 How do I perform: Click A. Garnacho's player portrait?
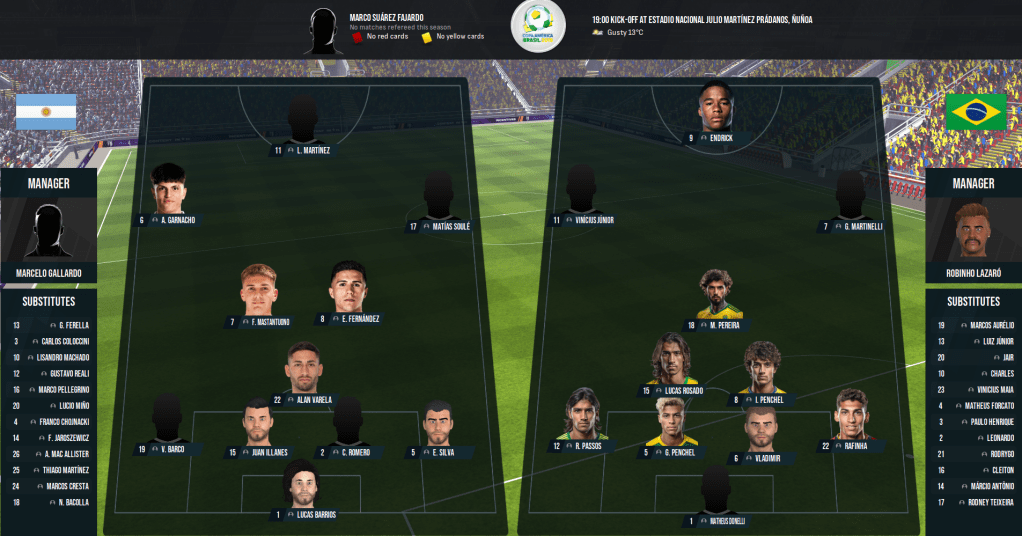click(168, 190)
